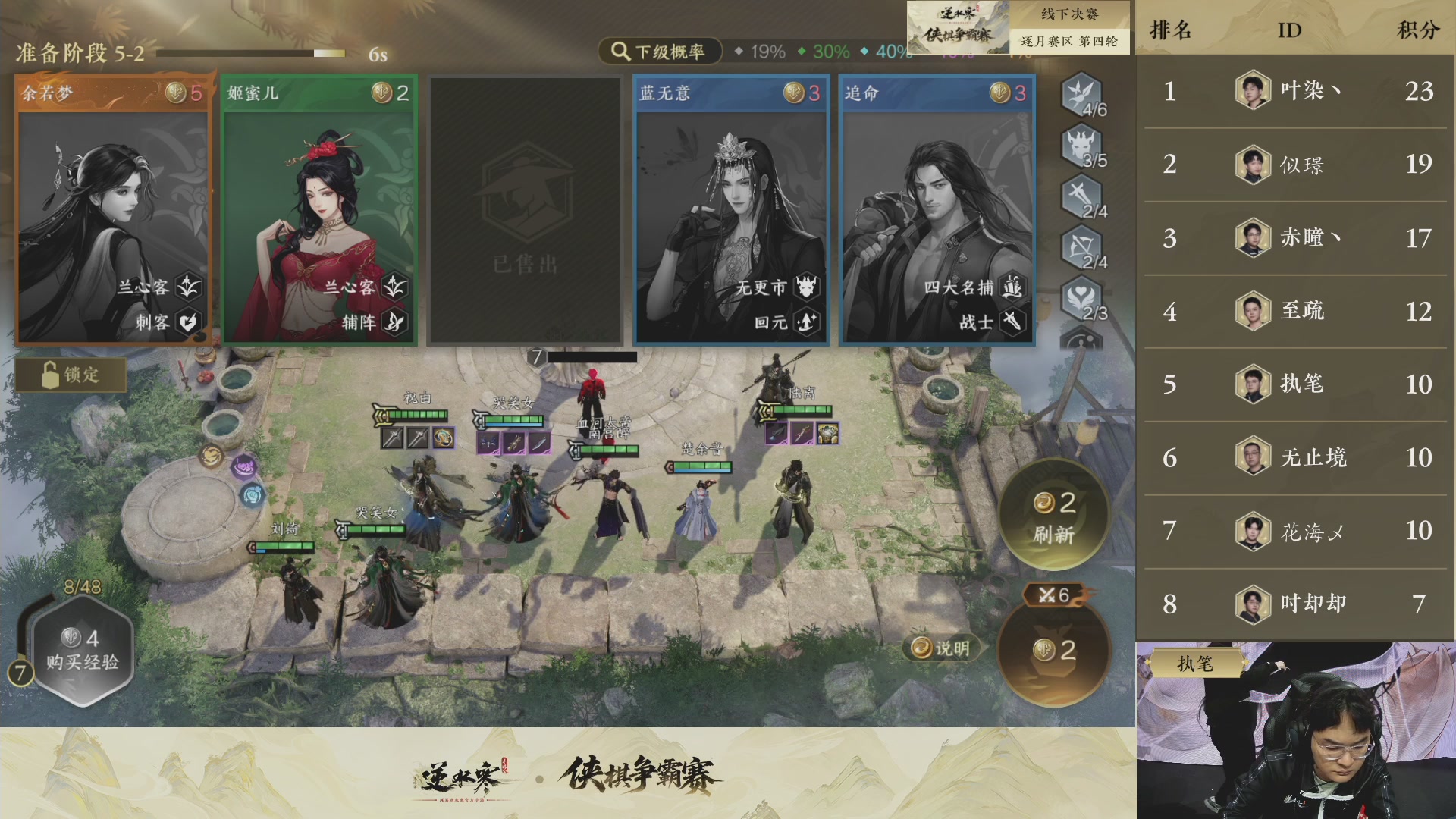
Task: Click the 刺客 class icon on 余若梦's card
Action: (189, 322)
